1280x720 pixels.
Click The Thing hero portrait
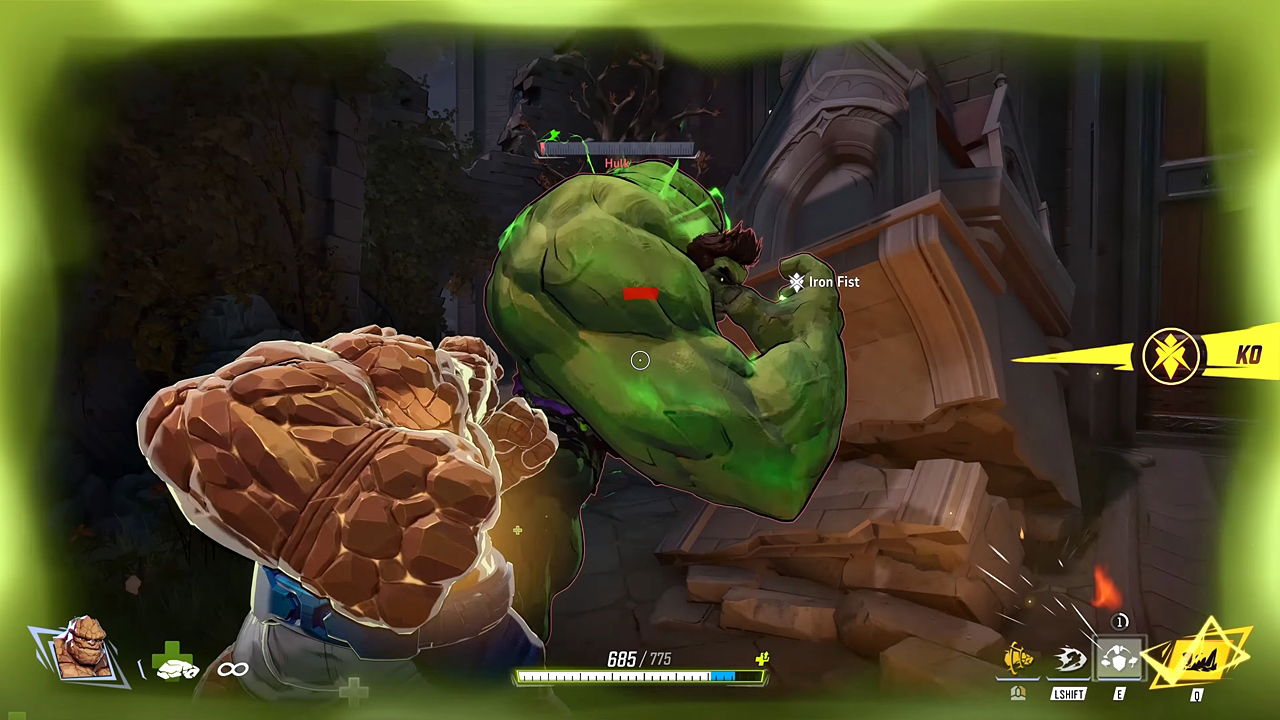click(82, 650)
